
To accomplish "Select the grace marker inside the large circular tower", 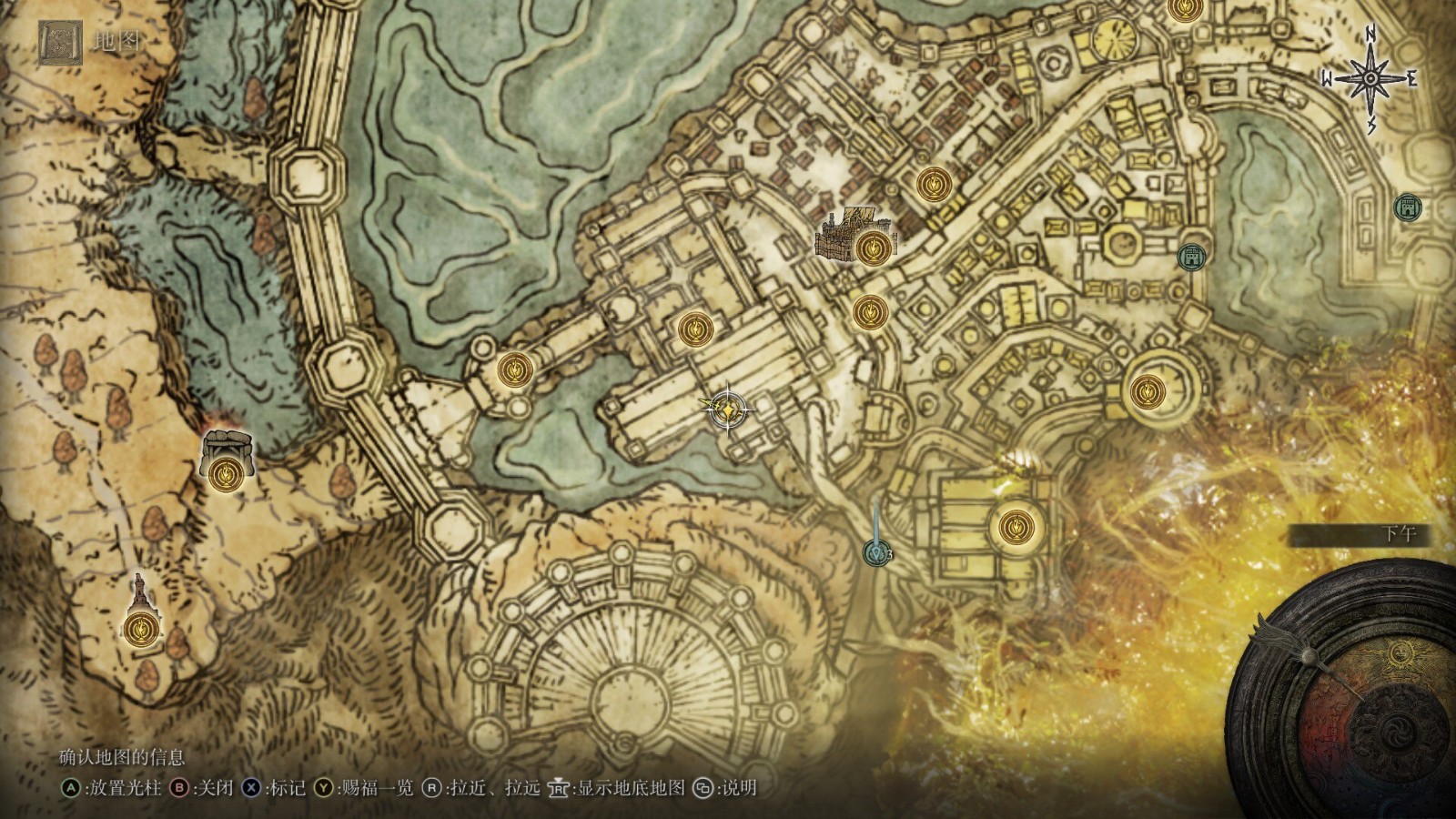I will pos(1145,393).
